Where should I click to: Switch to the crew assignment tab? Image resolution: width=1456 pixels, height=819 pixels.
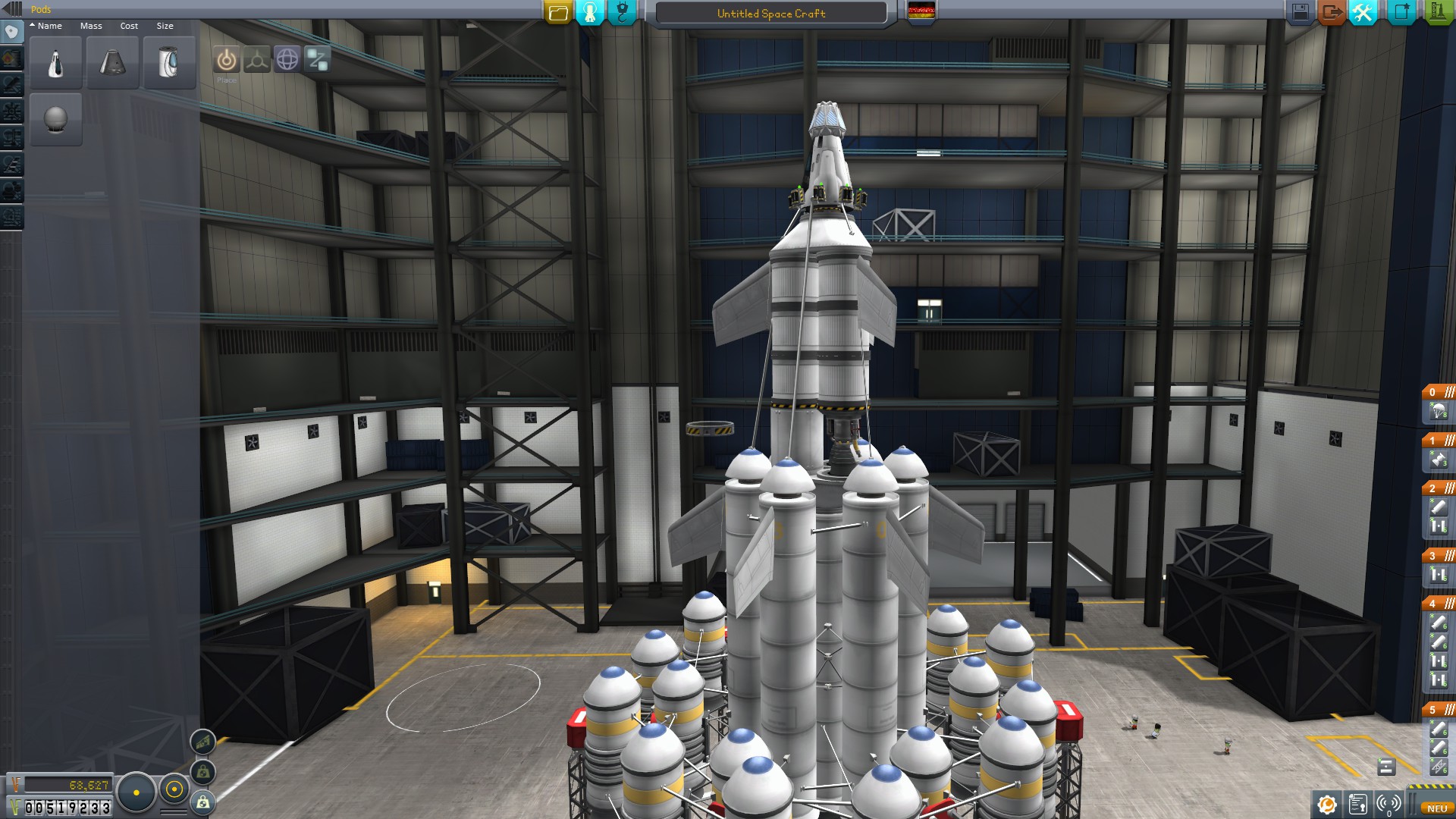[590, 12]
